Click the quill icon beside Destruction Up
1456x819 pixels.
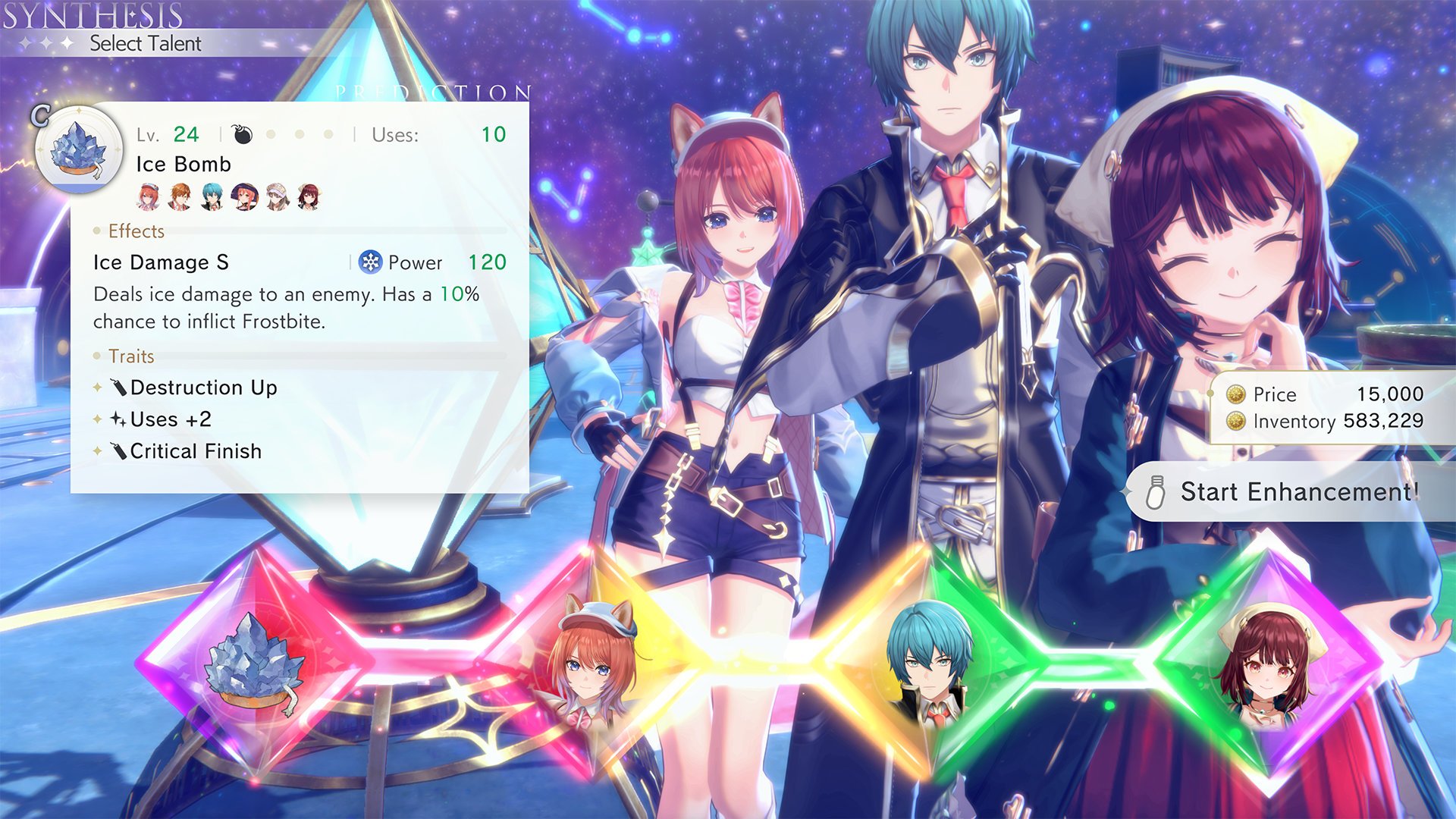(119, 388)
